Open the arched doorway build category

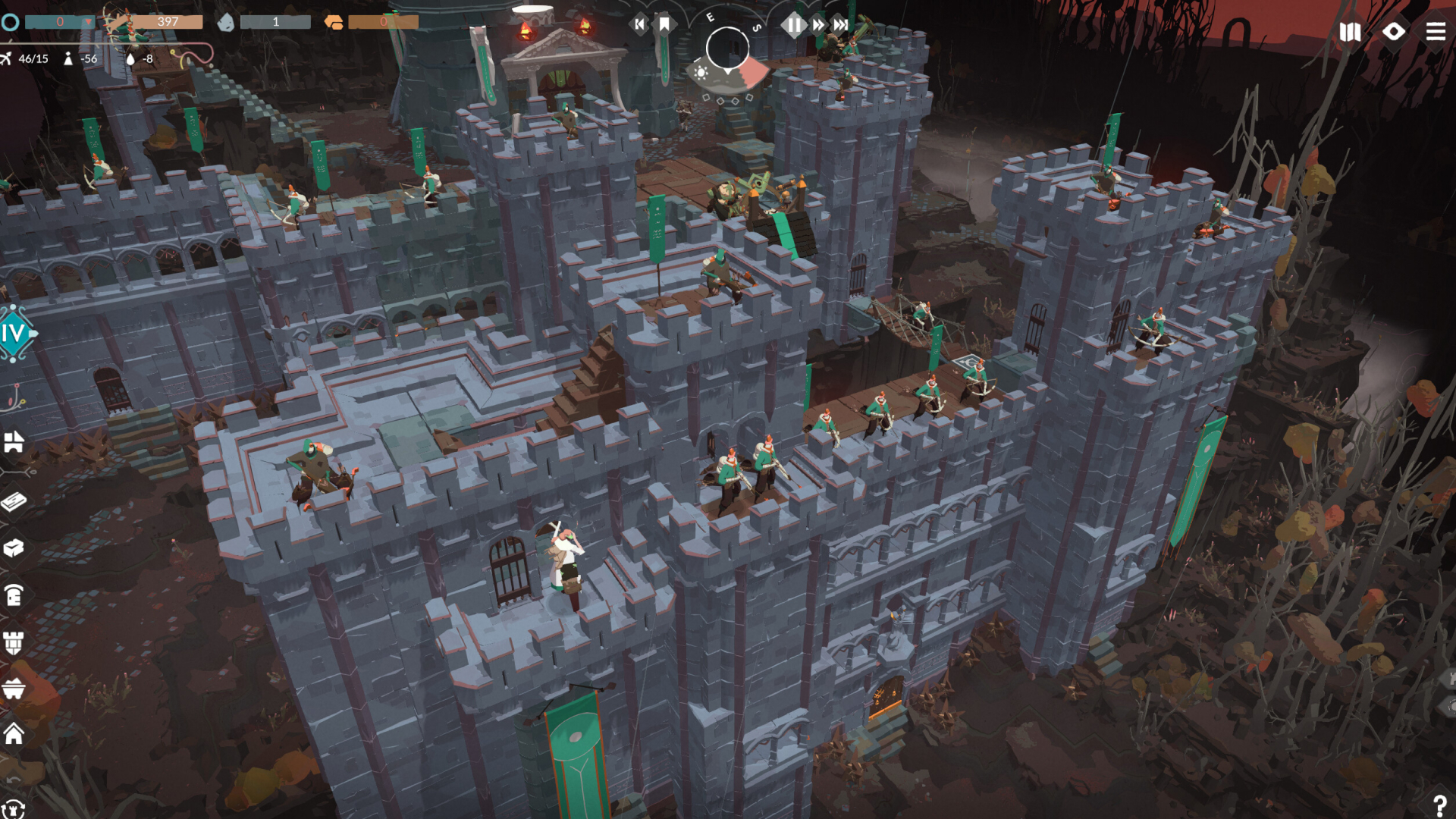pyautogui.click(x=14, y=596)
